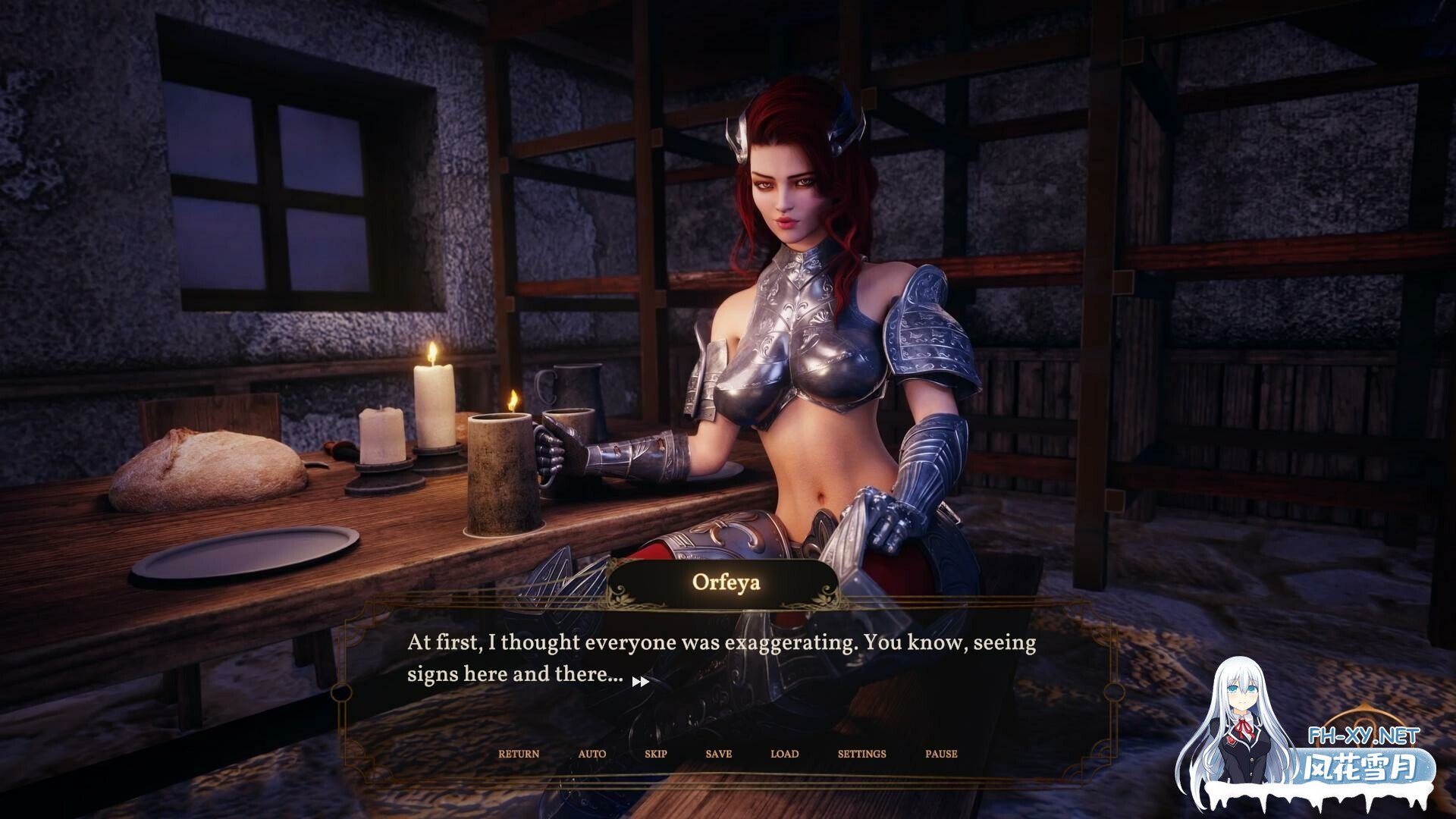The image size is (1456, 819).
Task: Open the LOAD game menu
Action: 784,754
